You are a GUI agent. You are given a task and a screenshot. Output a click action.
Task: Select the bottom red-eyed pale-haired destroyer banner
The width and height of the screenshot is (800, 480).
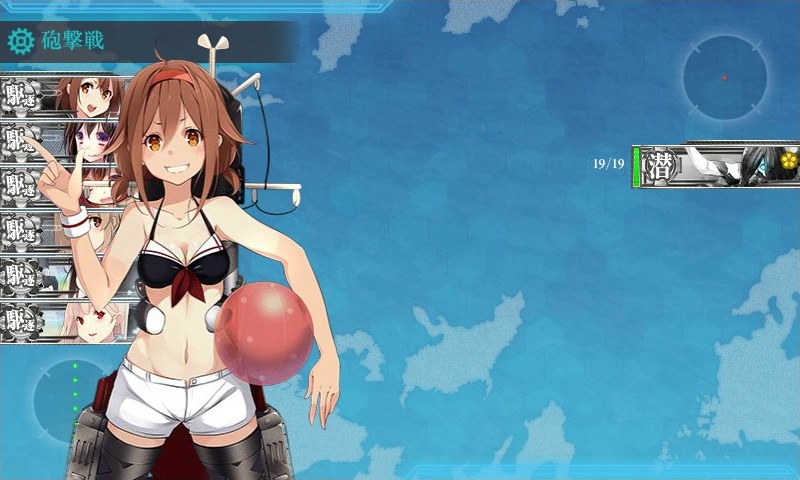(x=62, y=322)
